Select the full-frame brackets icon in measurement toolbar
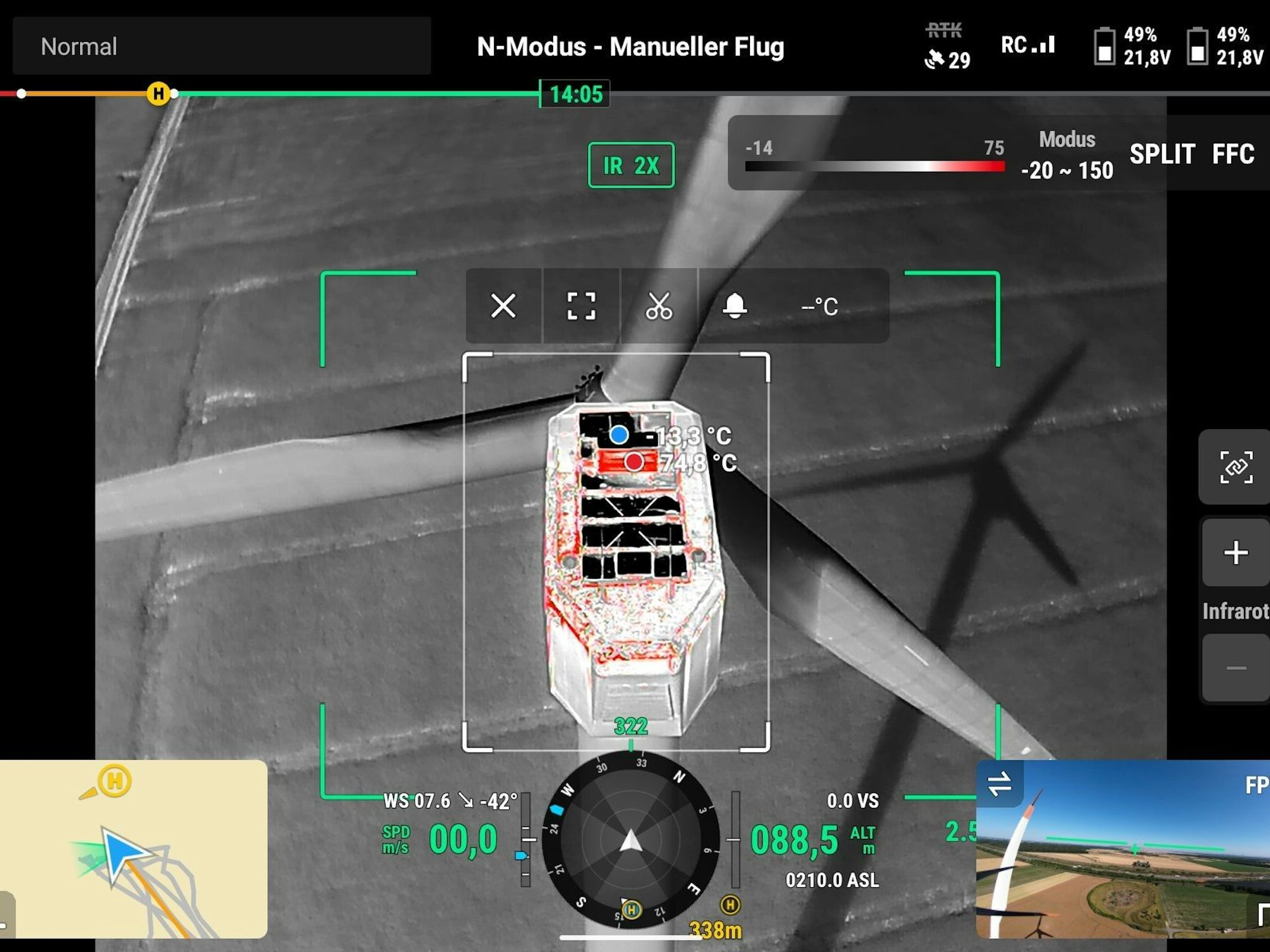This screenshot has height=952, width=1270. tap(581, 306)
